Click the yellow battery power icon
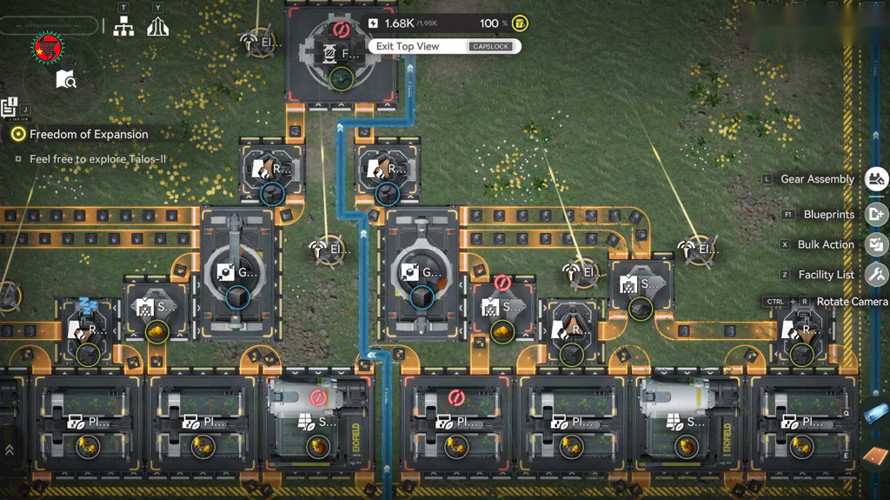Image resolution: width=890 pixels, height=500 pixels. click(520, 23)
